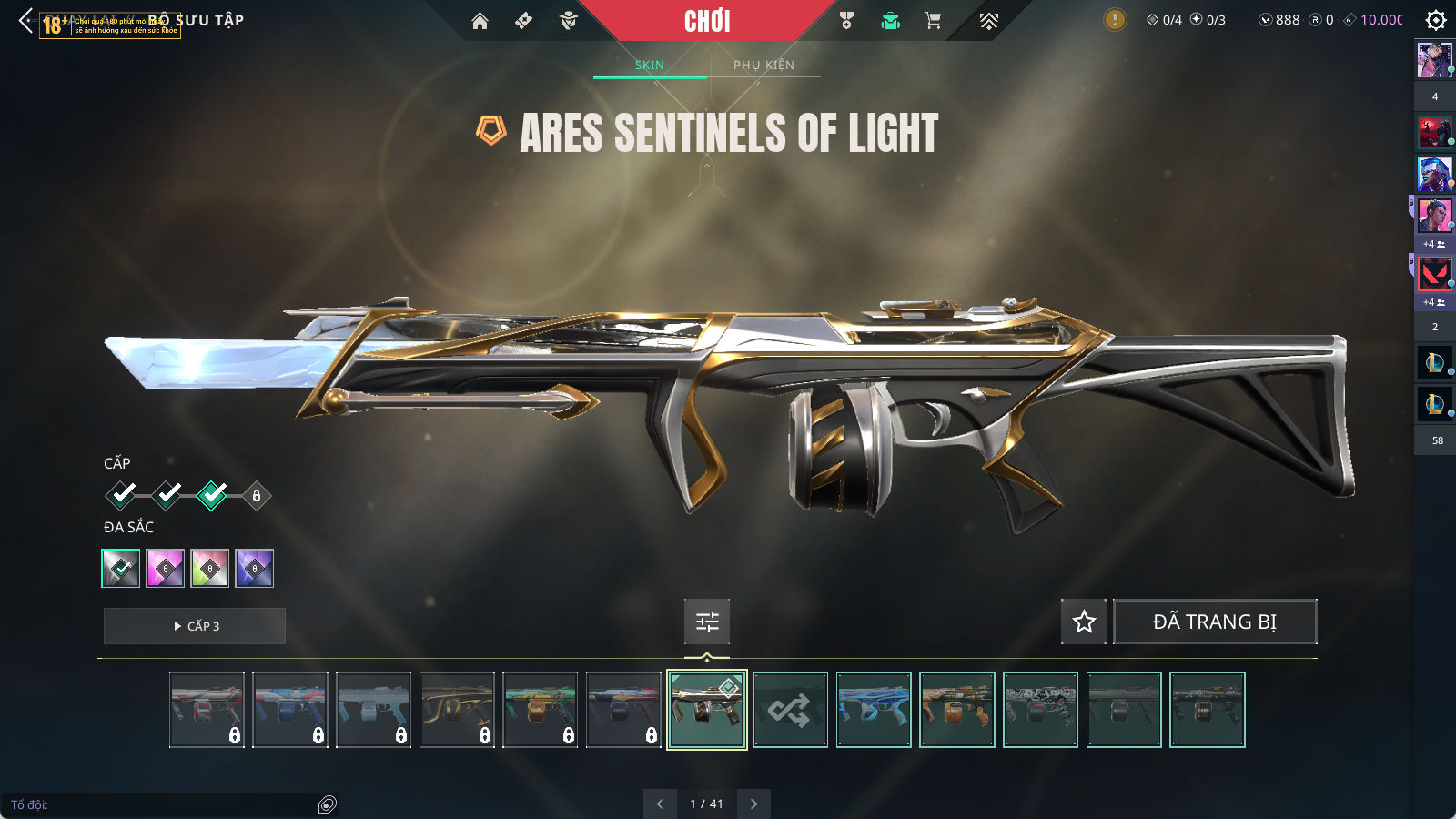The height and width of the screenshot is (819, 1456).
Task: Open the store shopping cart icon
Action: click(x=933, y=21)
